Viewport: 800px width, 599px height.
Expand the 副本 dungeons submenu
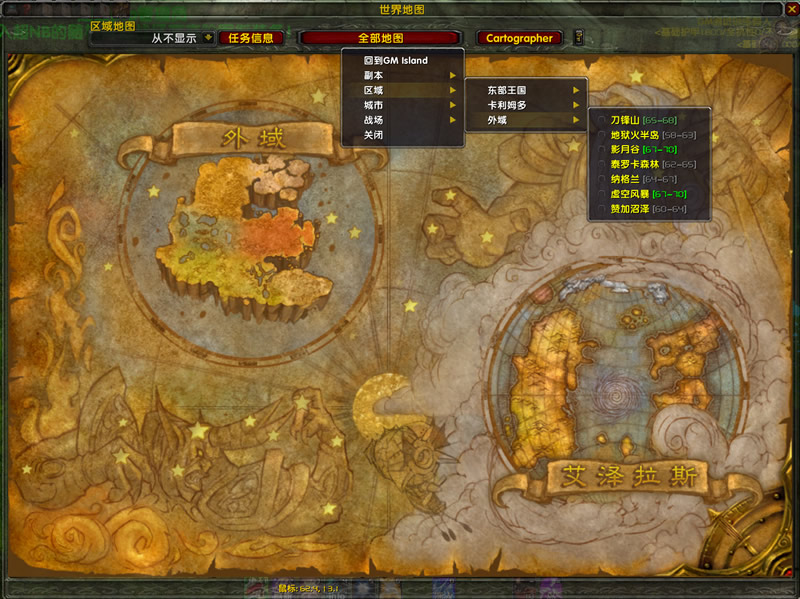402,75
